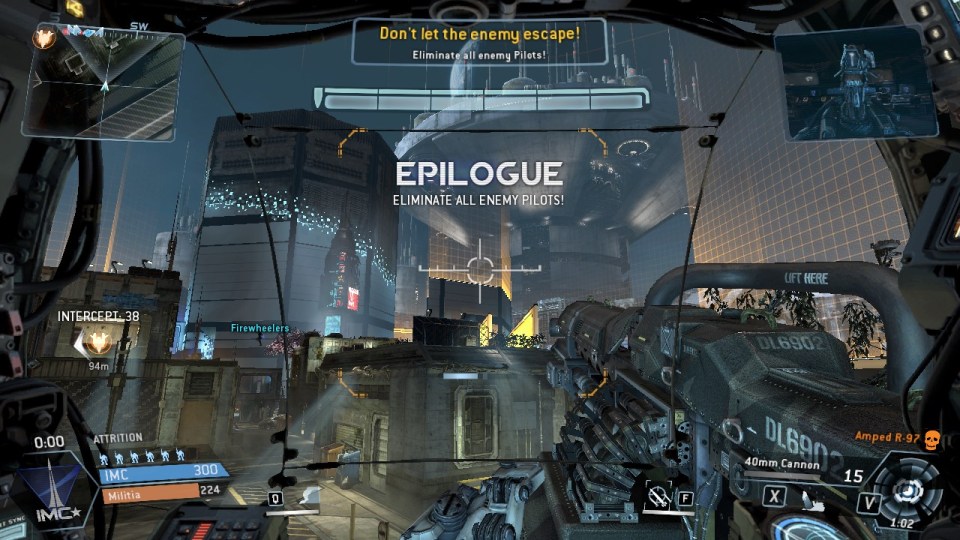This screenshot has width=960, height=540.
Task: Click the minimap radar panel
Action: [x=103, y=82]
